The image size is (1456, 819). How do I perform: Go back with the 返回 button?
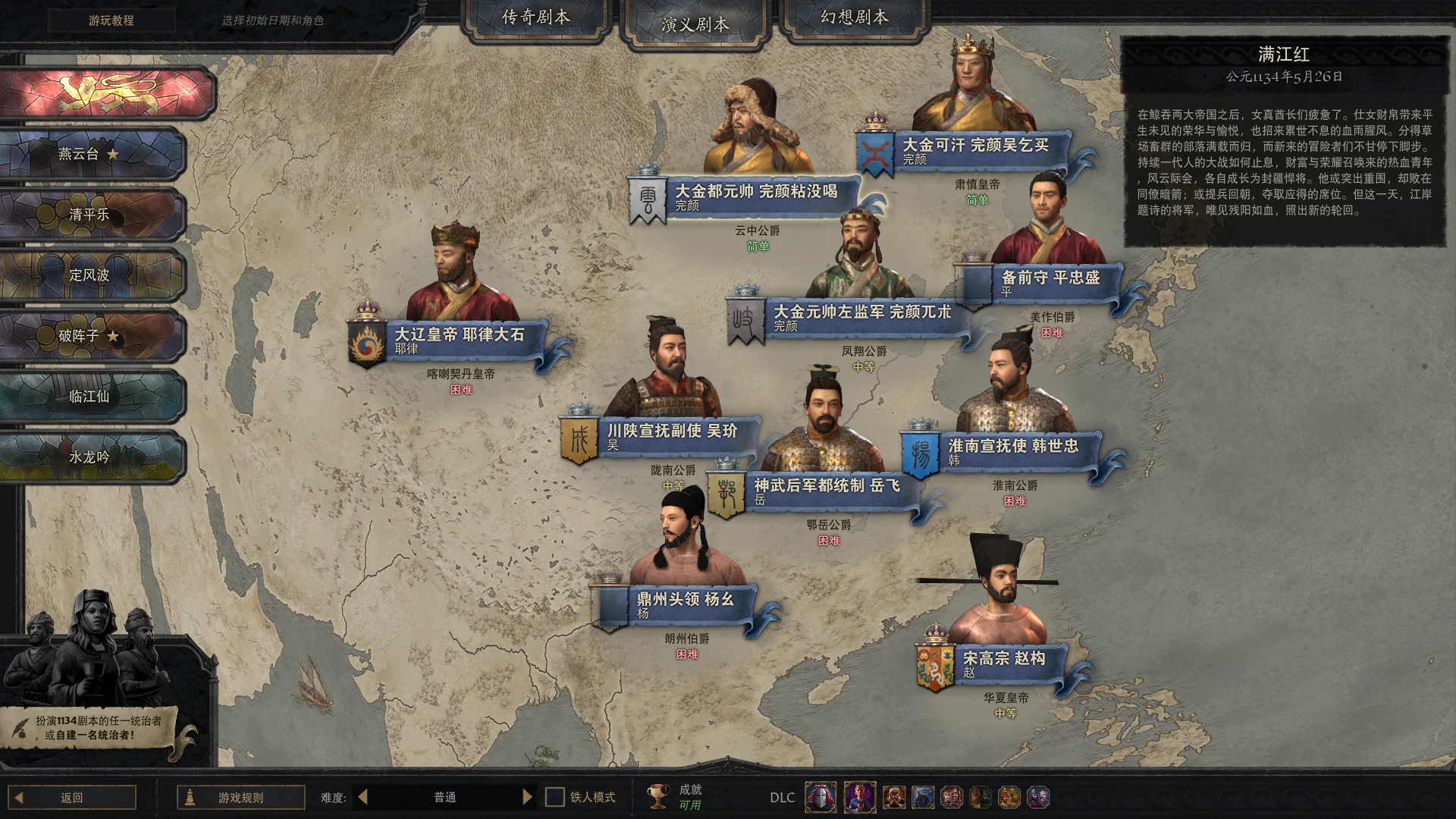72,797
